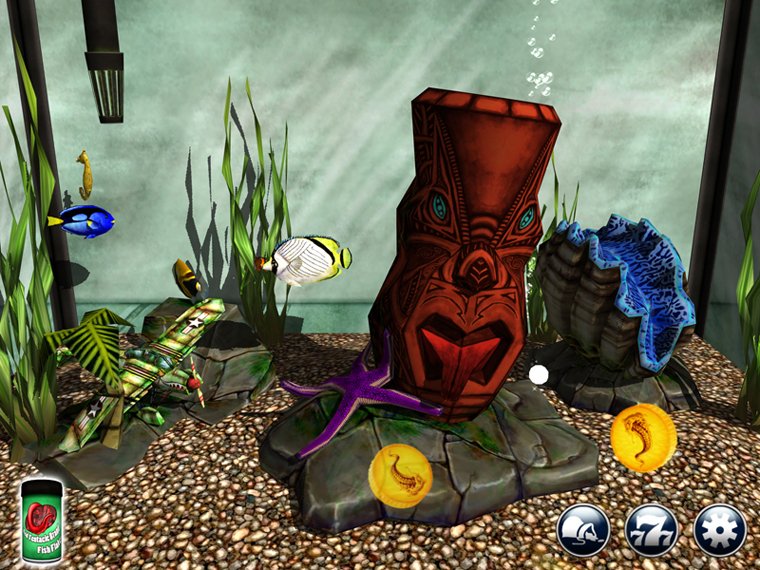Tap the green fish flakes food can

[43, 521]
